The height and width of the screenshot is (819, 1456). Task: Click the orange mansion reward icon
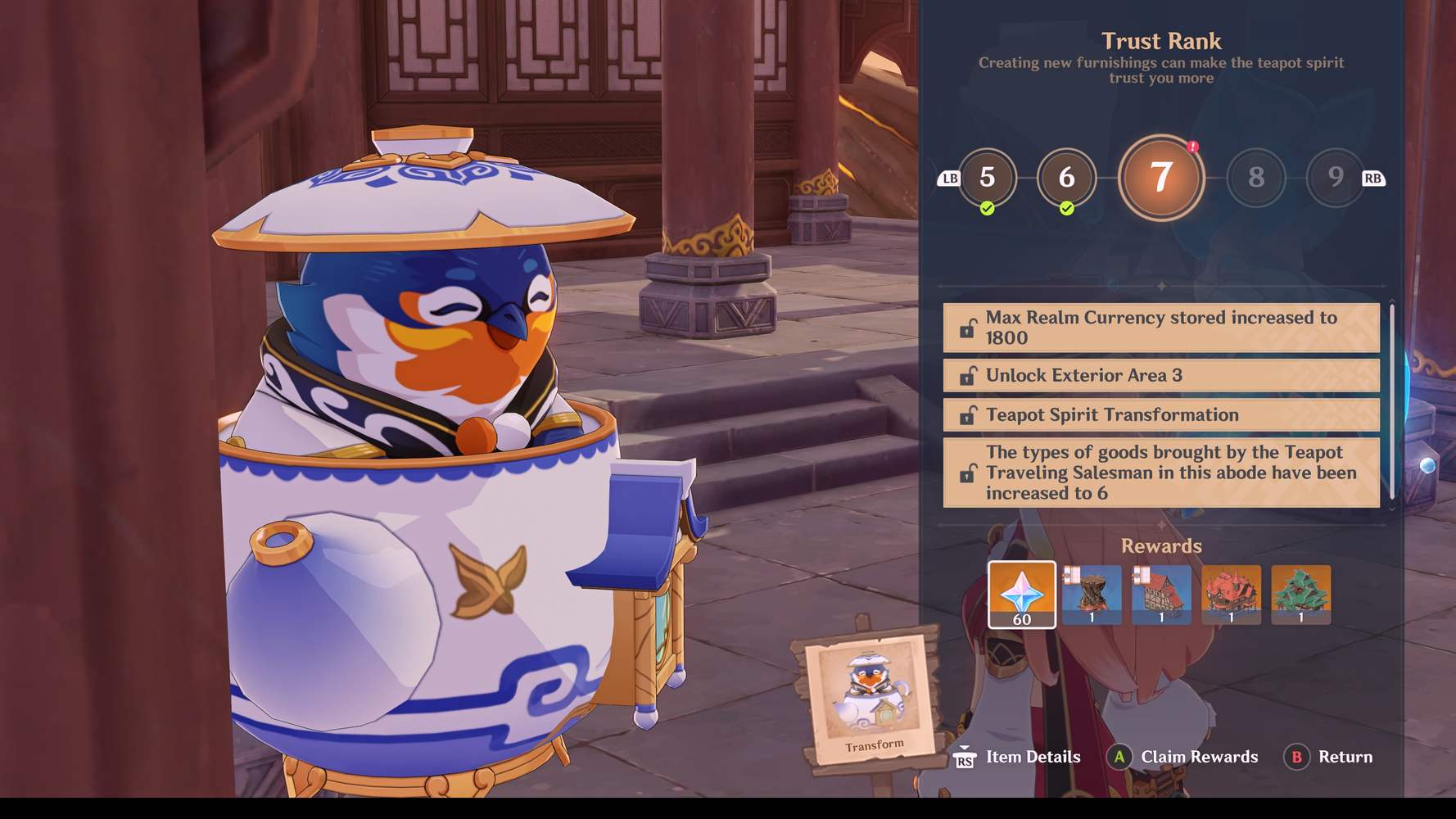(x=1231, y=595)
